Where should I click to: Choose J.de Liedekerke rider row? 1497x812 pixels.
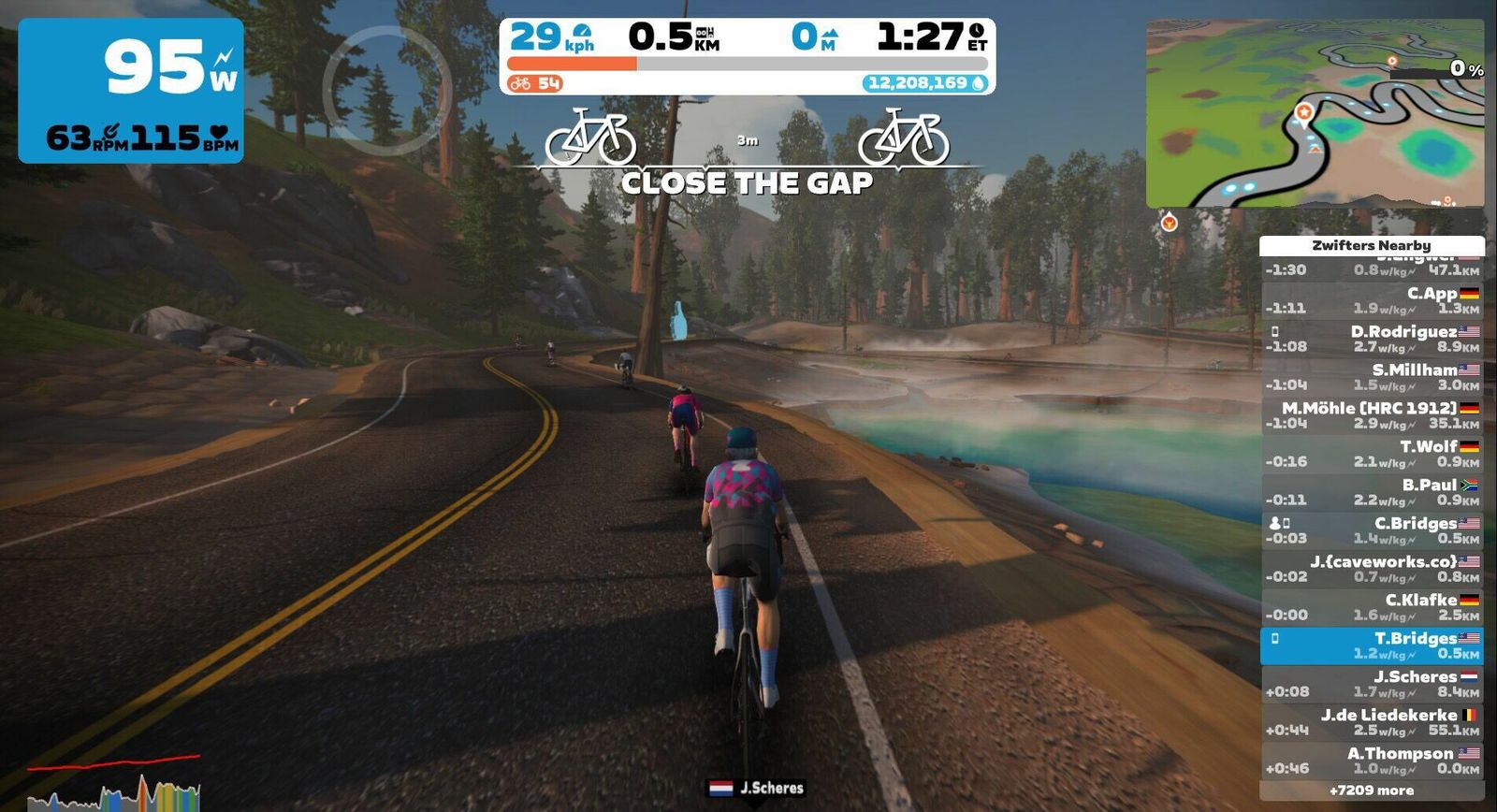[x=1372, y=722]
